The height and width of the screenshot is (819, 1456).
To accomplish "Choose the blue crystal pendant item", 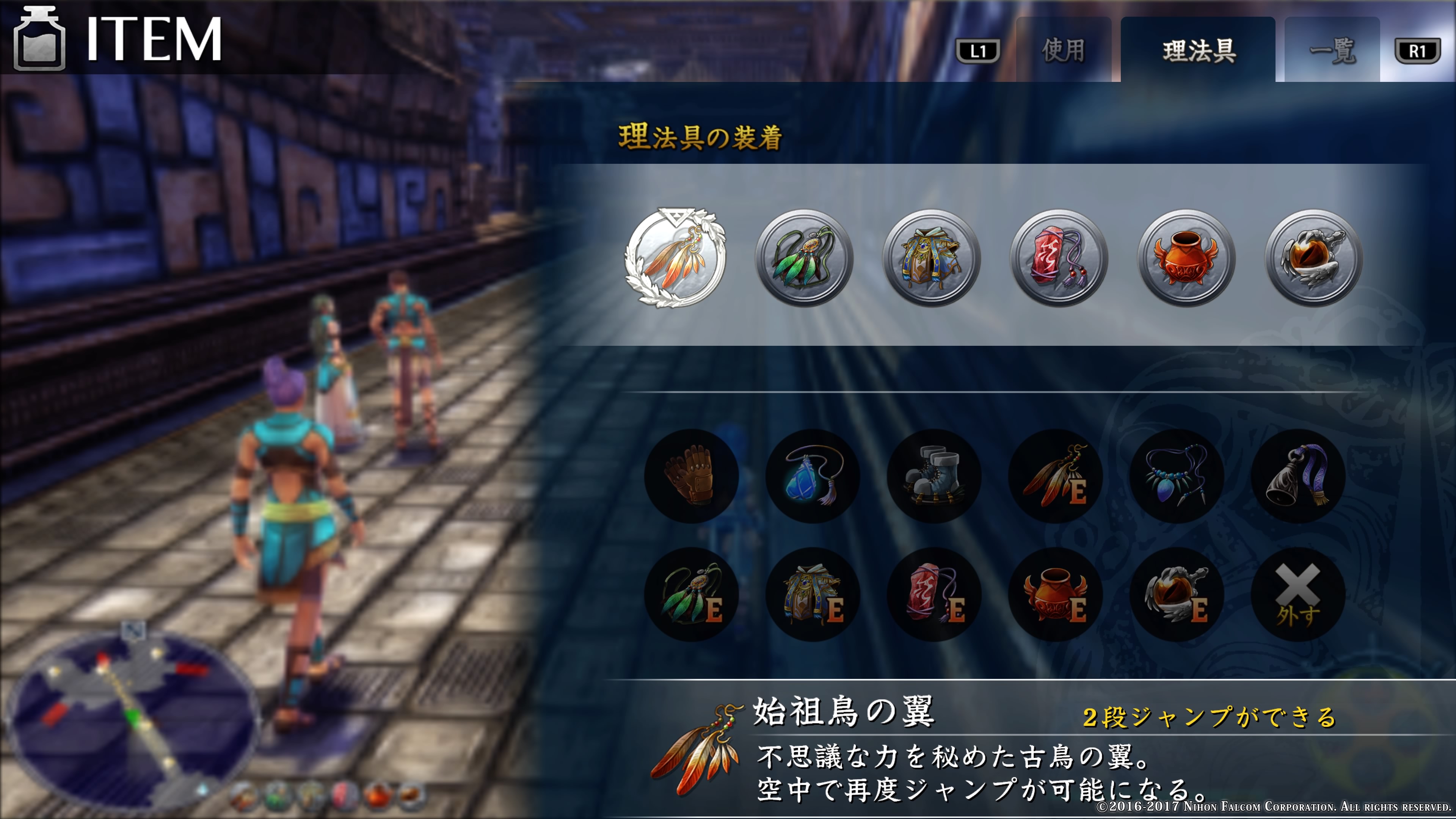I will 813,476.
